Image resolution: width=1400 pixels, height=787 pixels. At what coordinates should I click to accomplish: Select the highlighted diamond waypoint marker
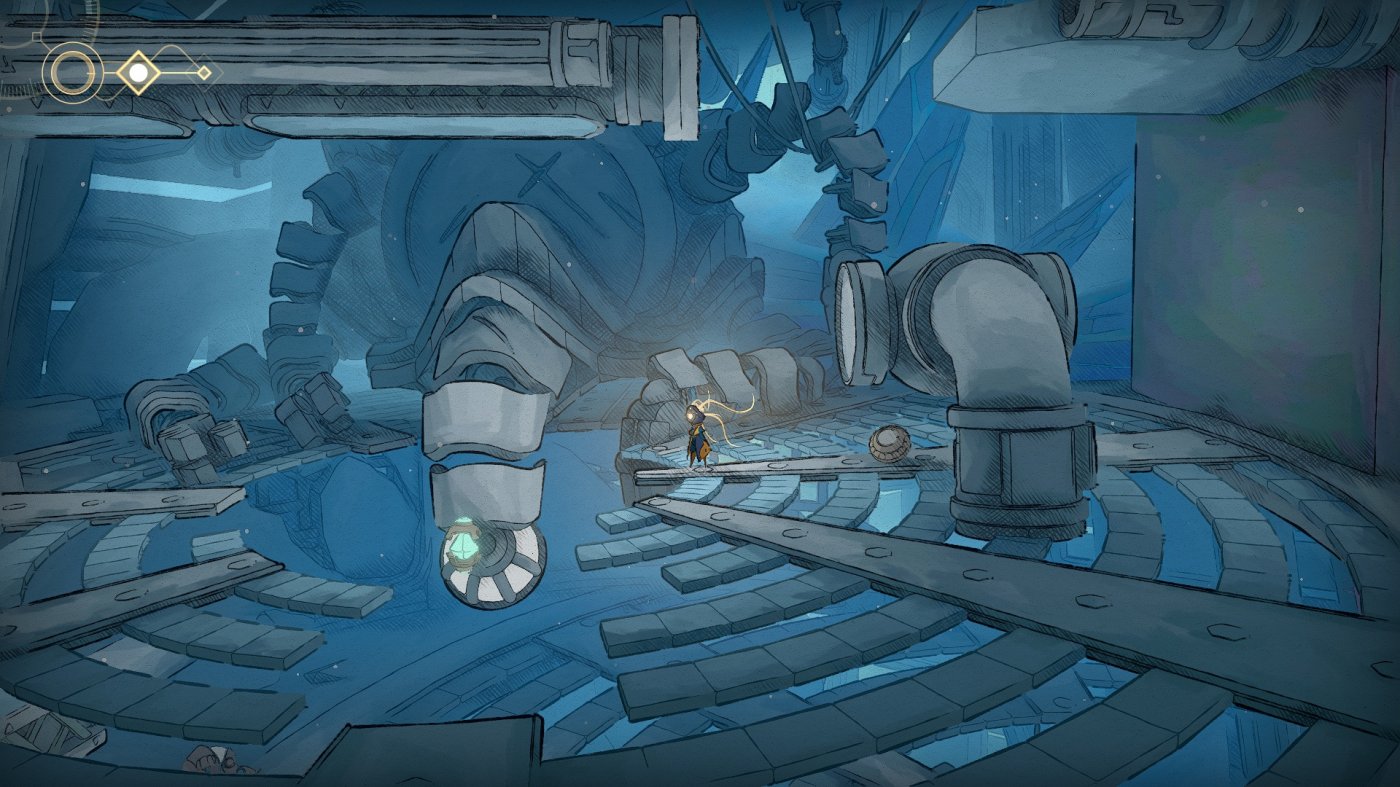(138, 72)
